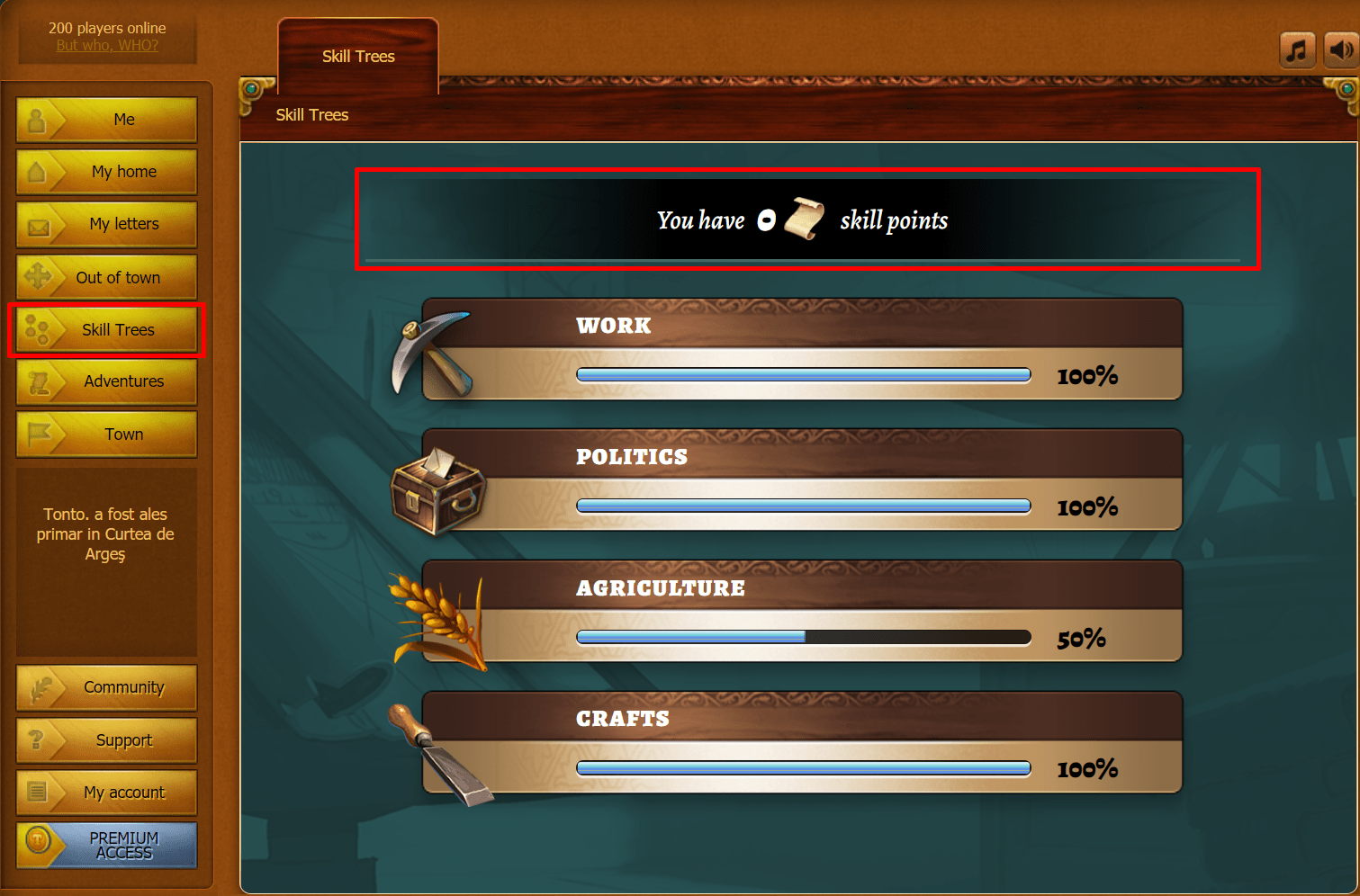Switch to the Skill Trees tab
The height and width of the screenshot is (896, 1360).
pyautogui.click(x=357, y=56)
